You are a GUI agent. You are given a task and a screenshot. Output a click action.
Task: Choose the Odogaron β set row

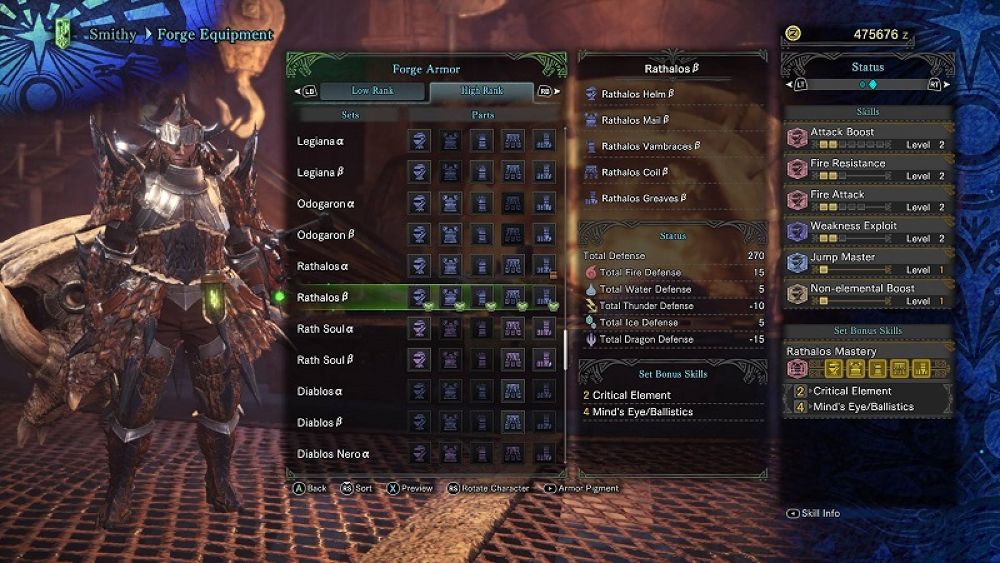click(x=327, y=235)
